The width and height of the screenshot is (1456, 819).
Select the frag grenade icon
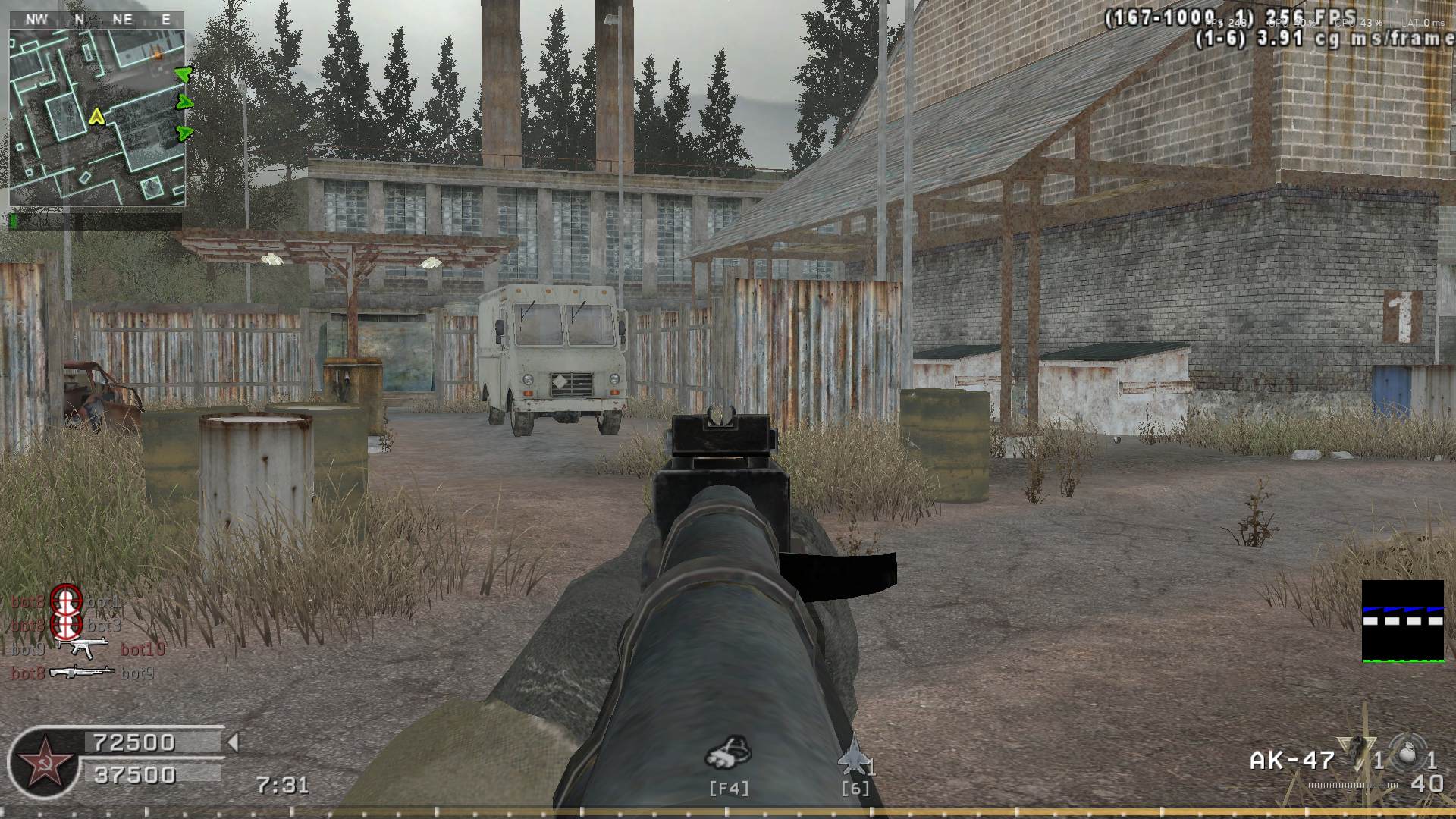(x=1407, y=756)
